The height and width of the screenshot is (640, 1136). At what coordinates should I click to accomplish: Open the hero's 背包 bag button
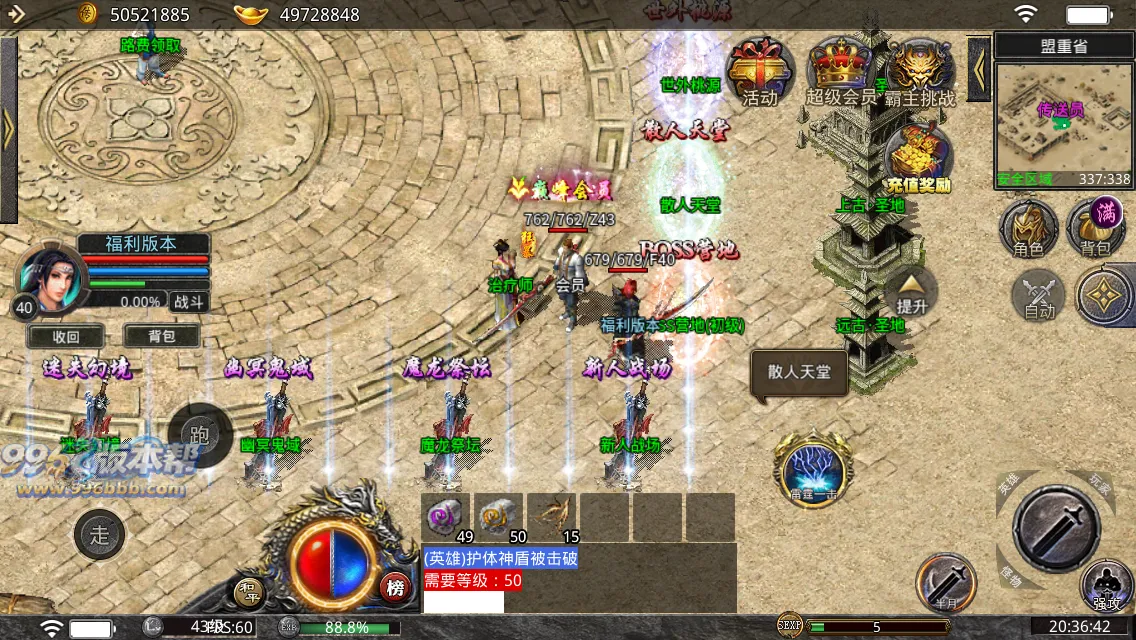point(161,337)
